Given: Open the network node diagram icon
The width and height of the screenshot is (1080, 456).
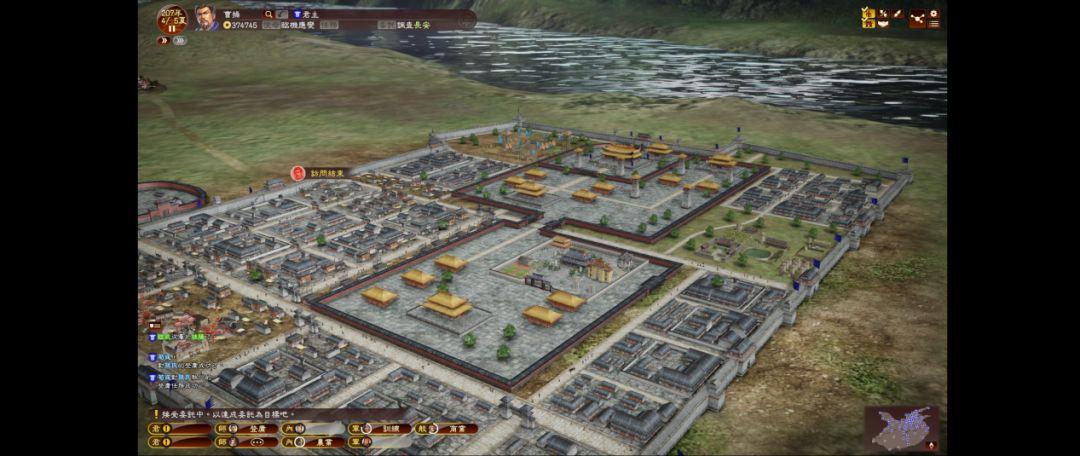Looking at the screenshot, I should point(917,17).
